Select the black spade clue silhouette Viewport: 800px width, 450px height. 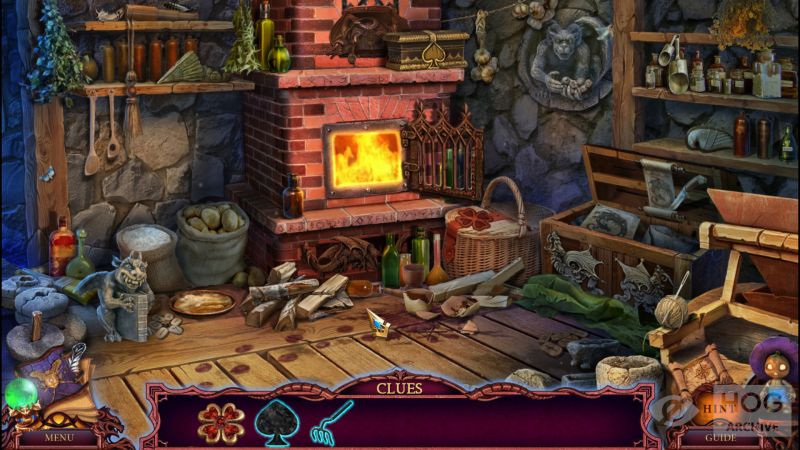tap(274, 422)
